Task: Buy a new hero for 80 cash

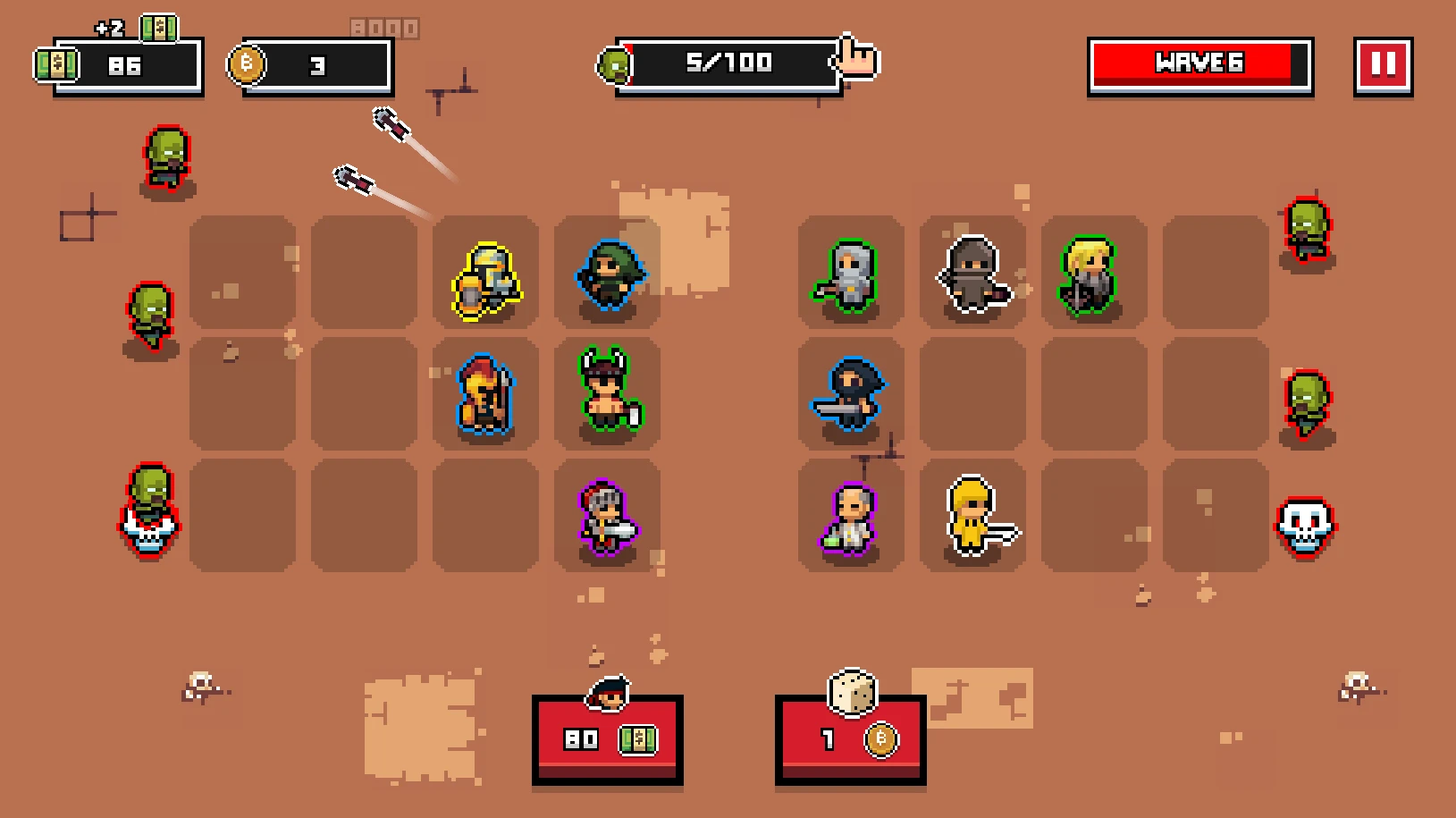Action: [607, 740]
